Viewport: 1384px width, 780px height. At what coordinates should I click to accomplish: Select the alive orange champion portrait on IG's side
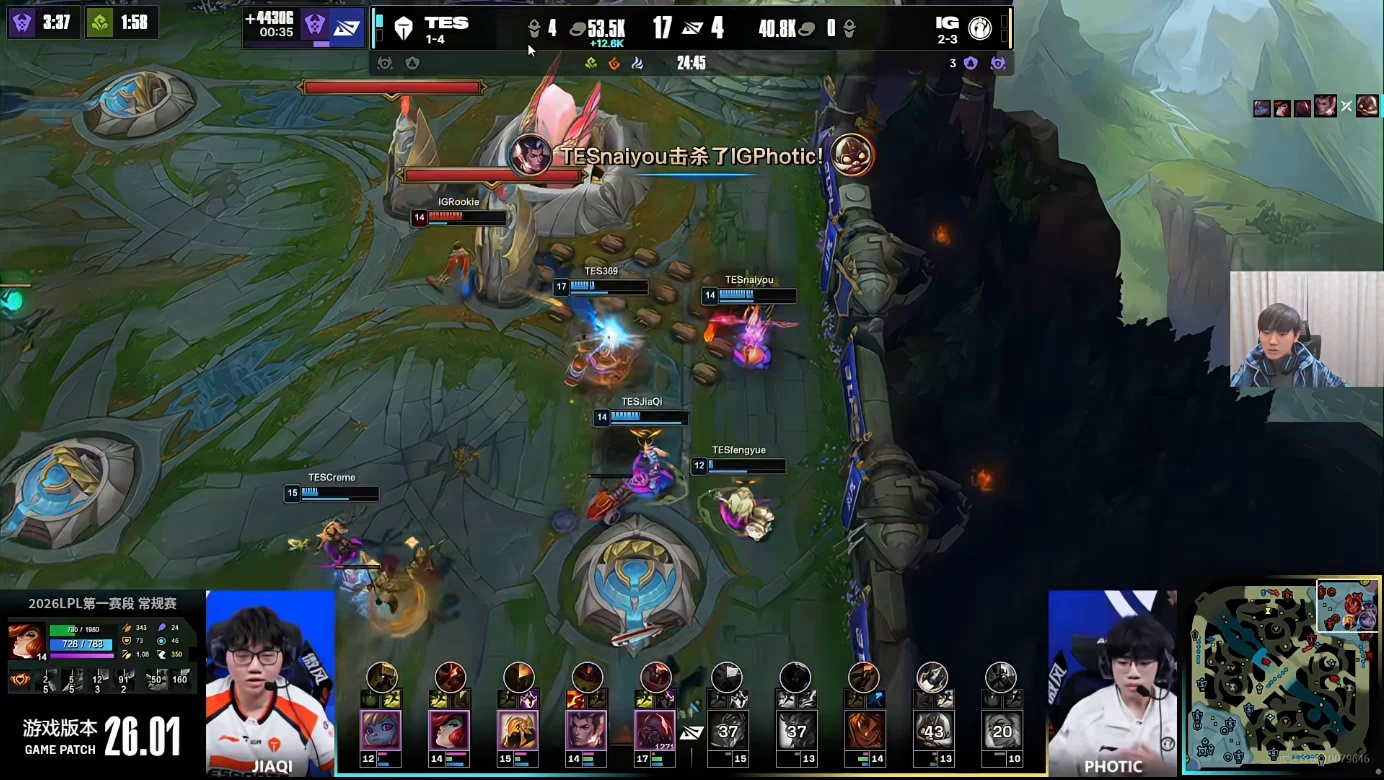[x=864, y=730]
